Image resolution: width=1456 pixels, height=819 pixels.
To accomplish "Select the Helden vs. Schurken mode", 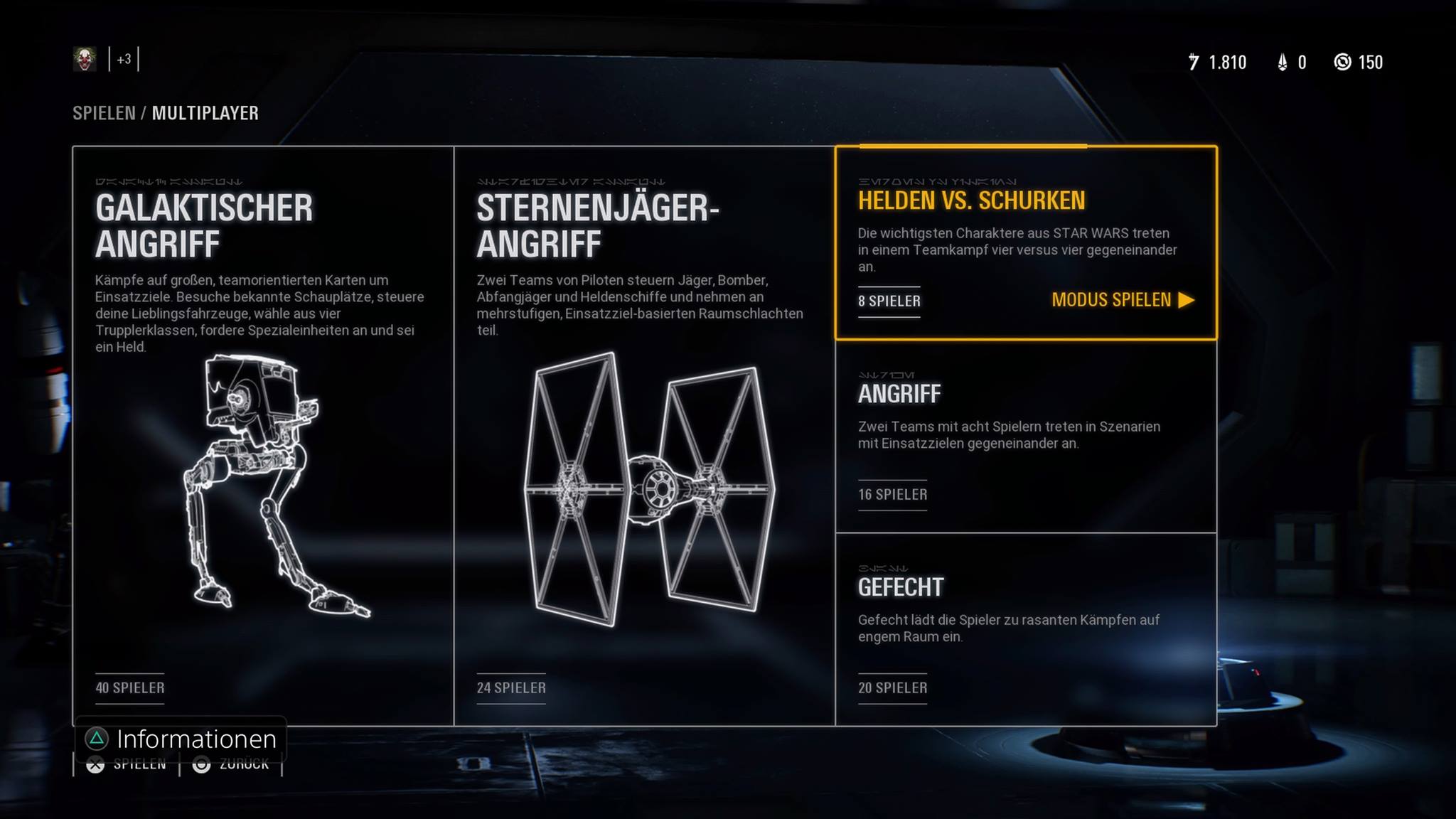I will click(971, 201).
